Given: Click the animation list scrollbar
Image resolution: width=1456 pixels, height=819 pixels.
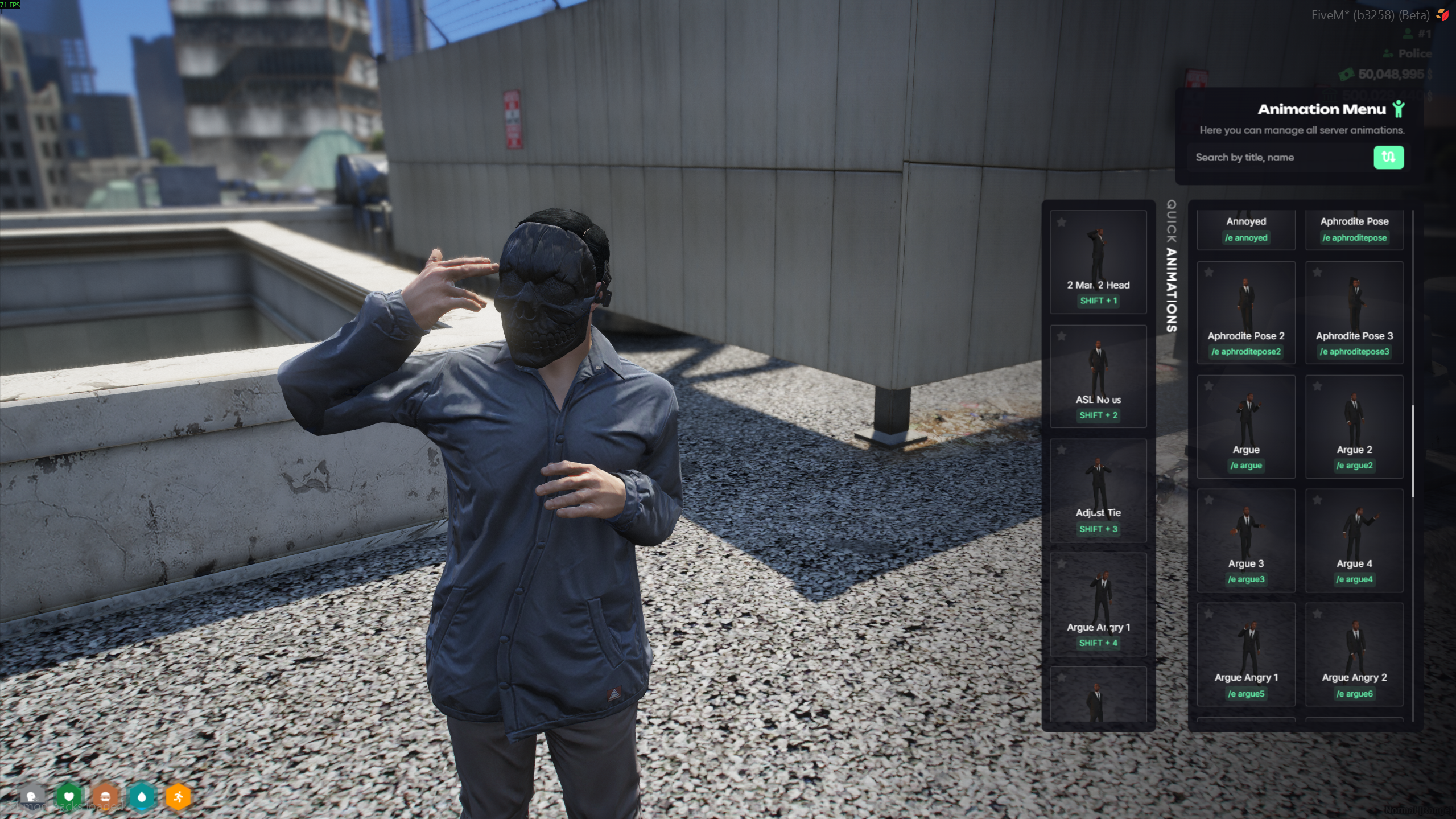Looking at the screenshot, I should (x=1412, y=450).
